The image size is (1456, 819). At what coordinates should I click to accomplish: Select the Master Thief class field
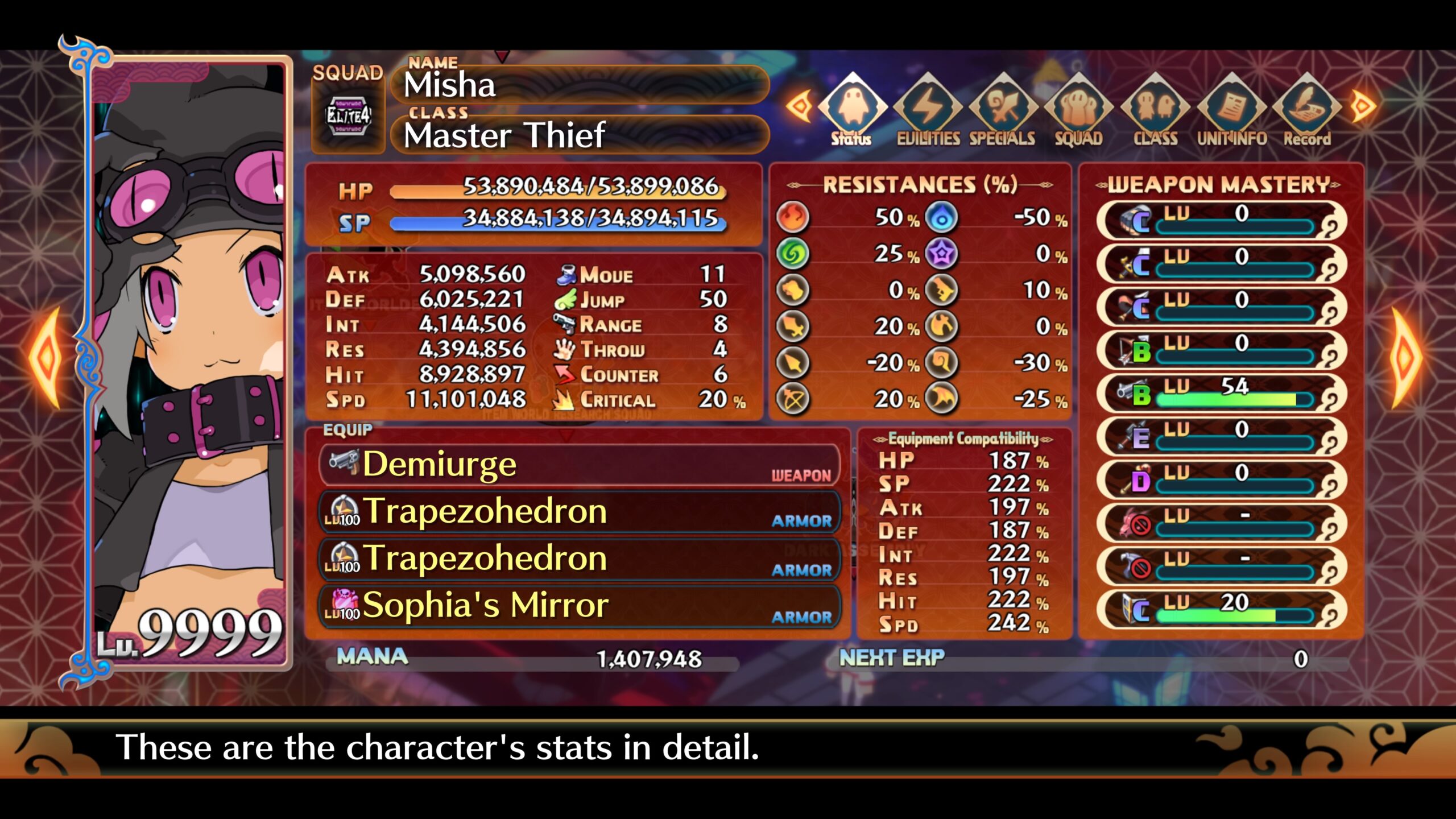(580, 135)
